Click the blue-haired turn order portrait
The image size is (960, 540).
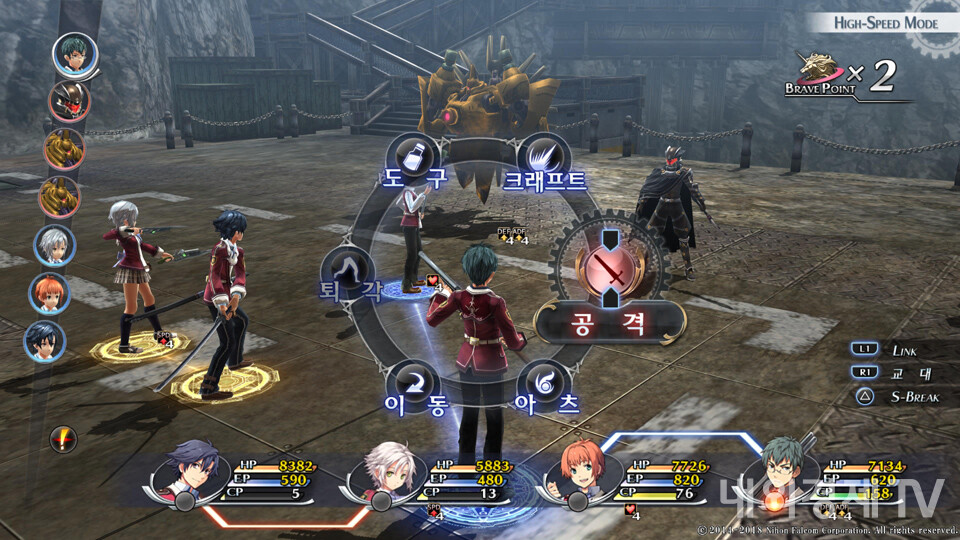point(45,341)
